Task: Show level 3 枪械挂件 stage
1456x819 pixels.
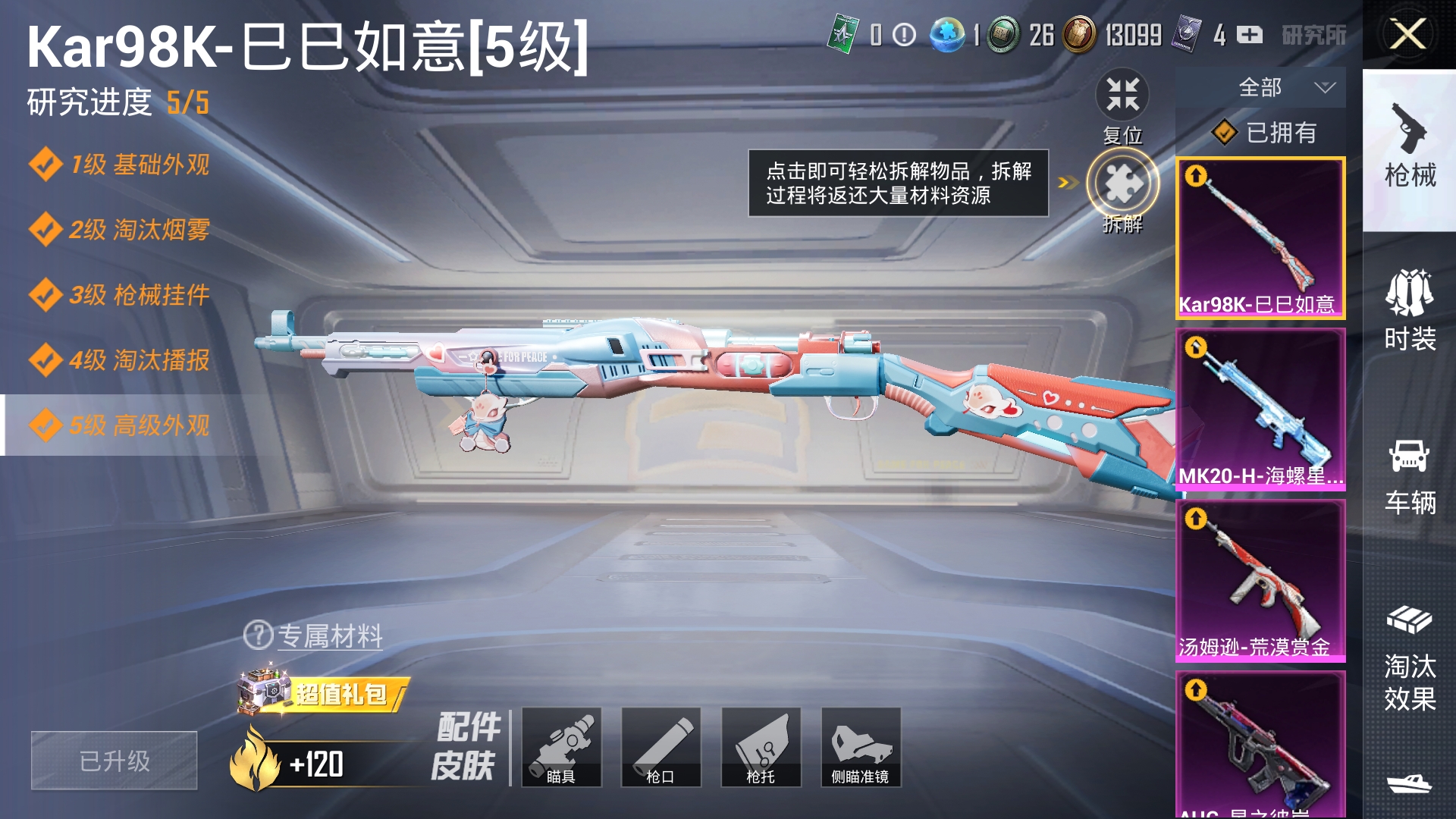Action: [120, 295]
